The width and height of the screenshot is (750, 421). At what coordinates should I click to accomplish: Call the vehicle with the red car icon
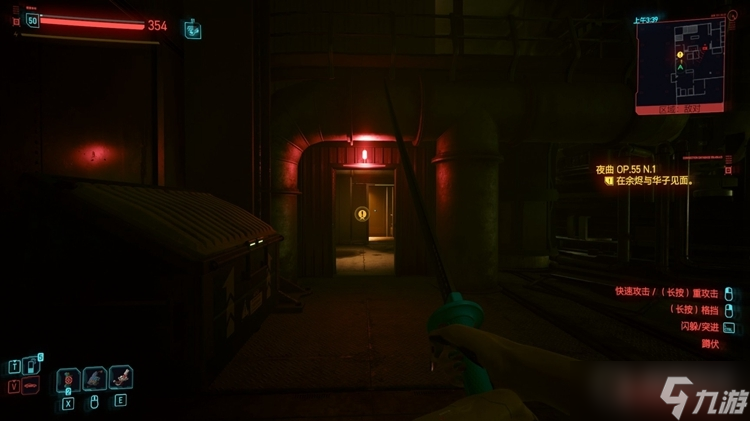pyautogui.click(x=30, y=386)
